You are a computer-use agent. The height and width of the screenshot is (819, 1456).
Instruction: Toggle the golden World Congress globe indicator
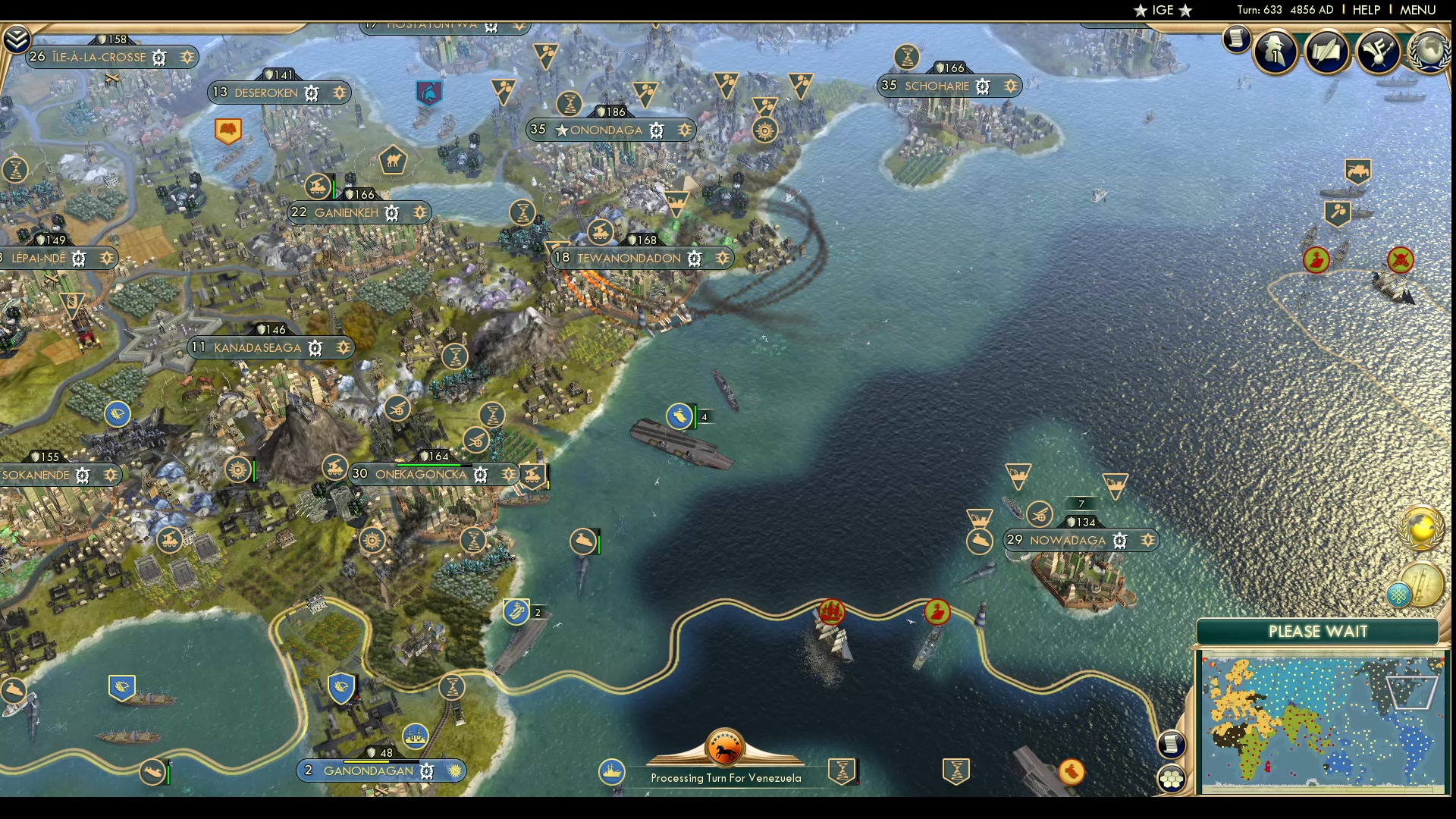coord(1420,527)
